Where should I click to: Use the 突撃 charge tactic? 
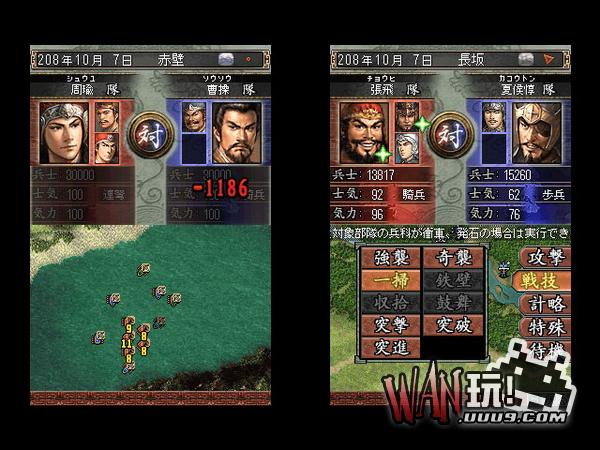pos(390,325)
